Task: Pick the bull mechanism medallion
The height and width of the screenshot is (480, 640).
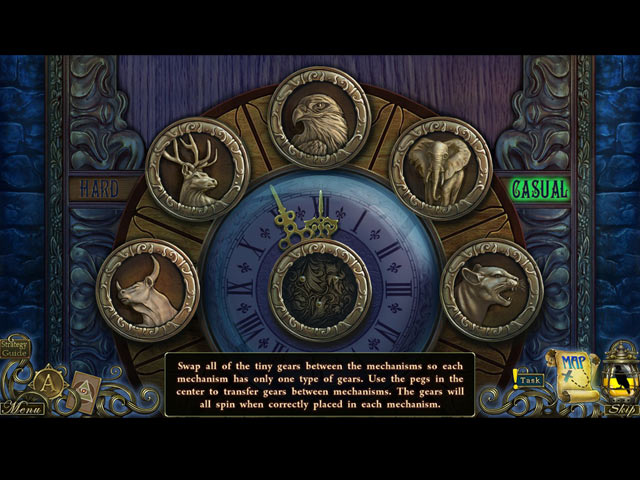Action: (x=147, y=289)
